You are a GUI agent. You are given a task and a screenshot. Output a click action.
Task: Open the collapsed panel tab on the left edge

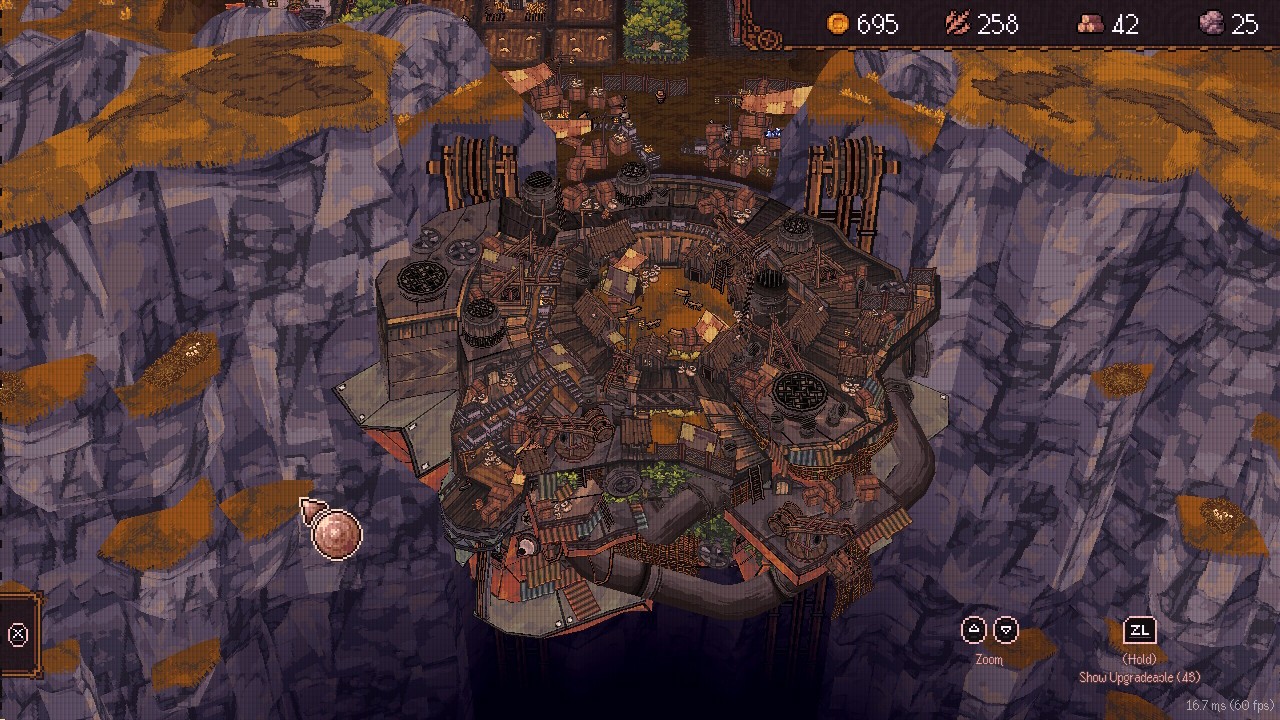pyautogui.click(x=18, y=634)
